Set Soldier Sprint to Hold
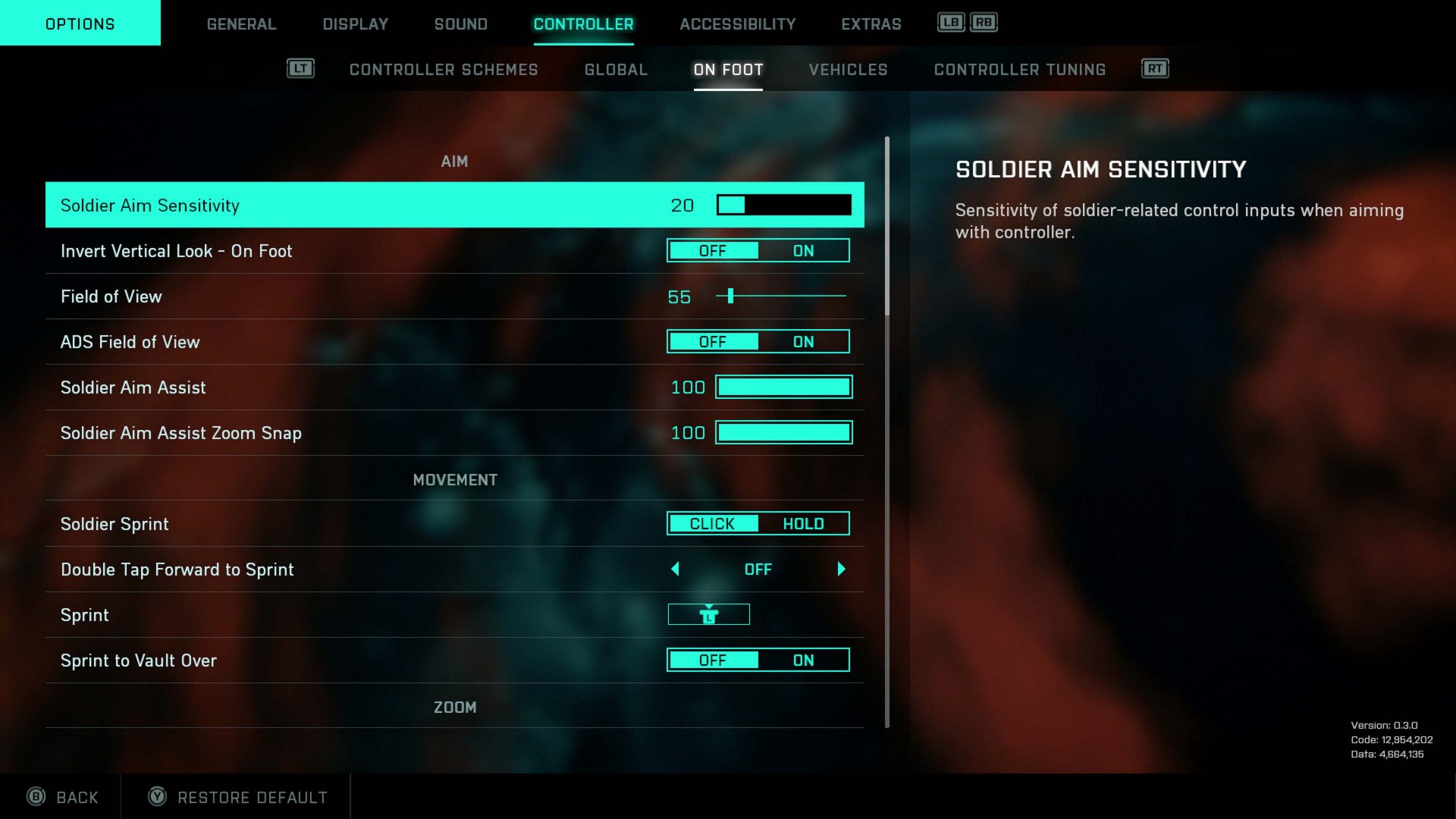 [x=803, y=524]
